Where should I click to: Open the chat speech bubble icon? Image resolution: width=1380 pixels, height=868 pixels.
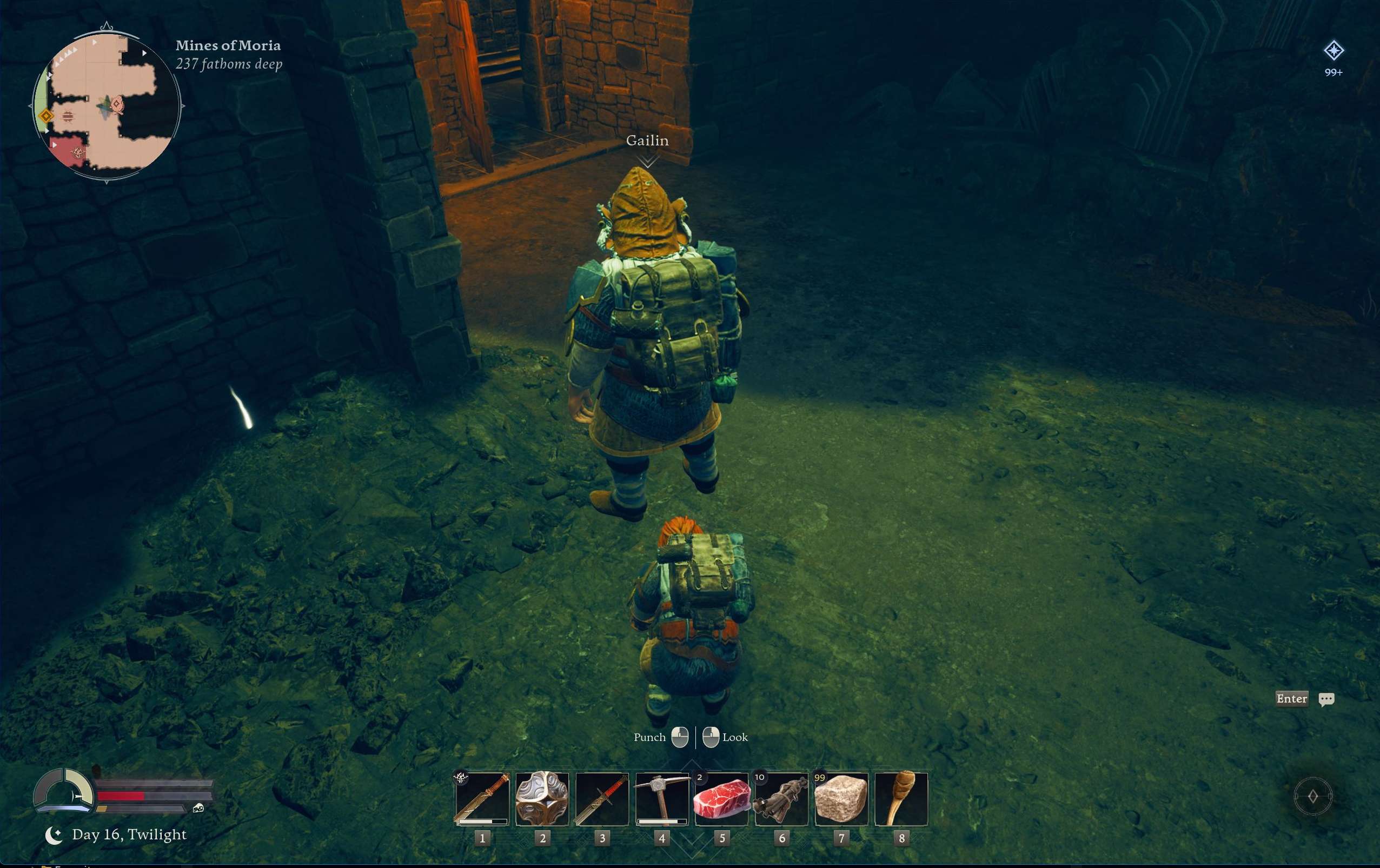pos(1326,699)
